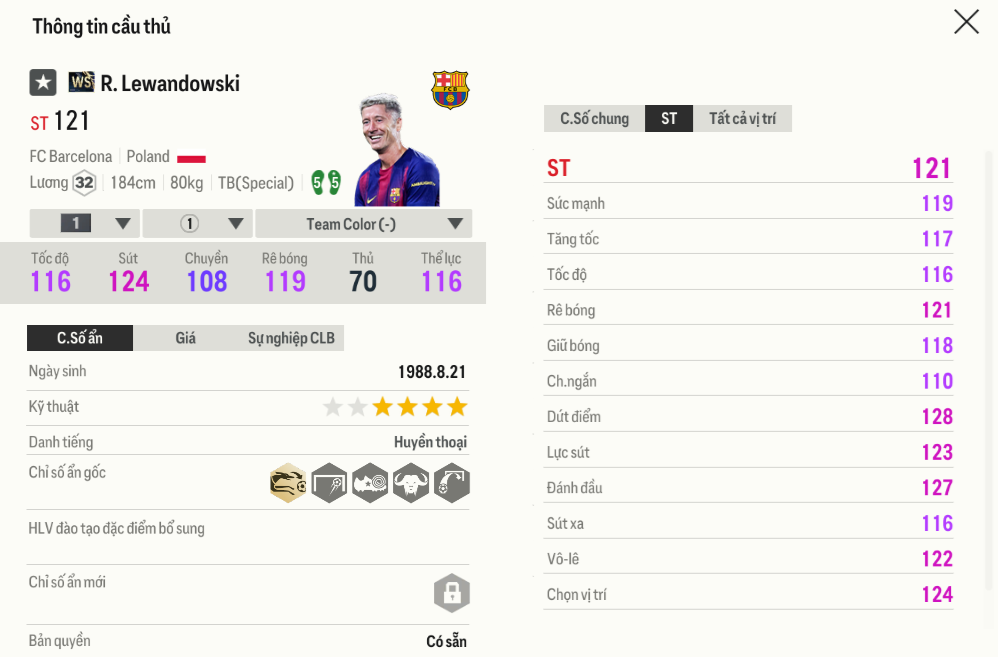Screen dimensions: 998x657
Task: Click the gold dragon trait icon
Action: pyautogui.click(x=288, y=484)
